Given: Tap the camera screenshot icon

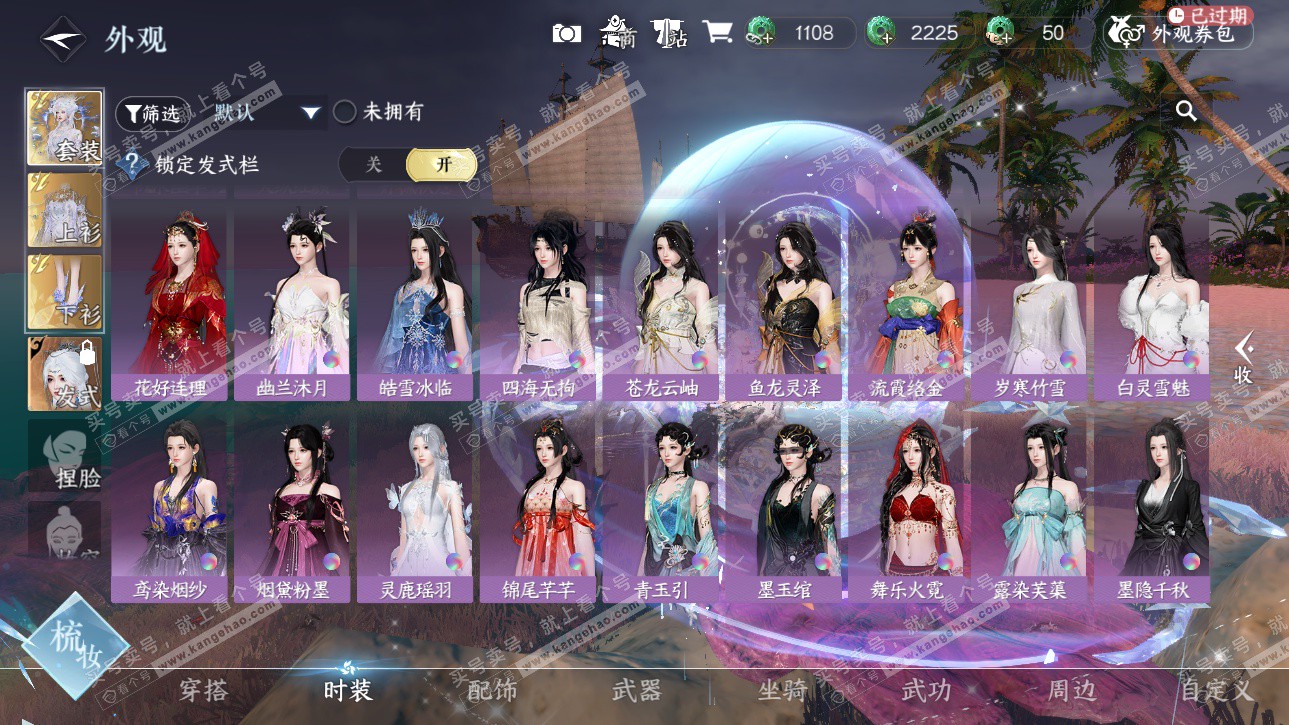Looking at the screenshot, I should (566, 33).
